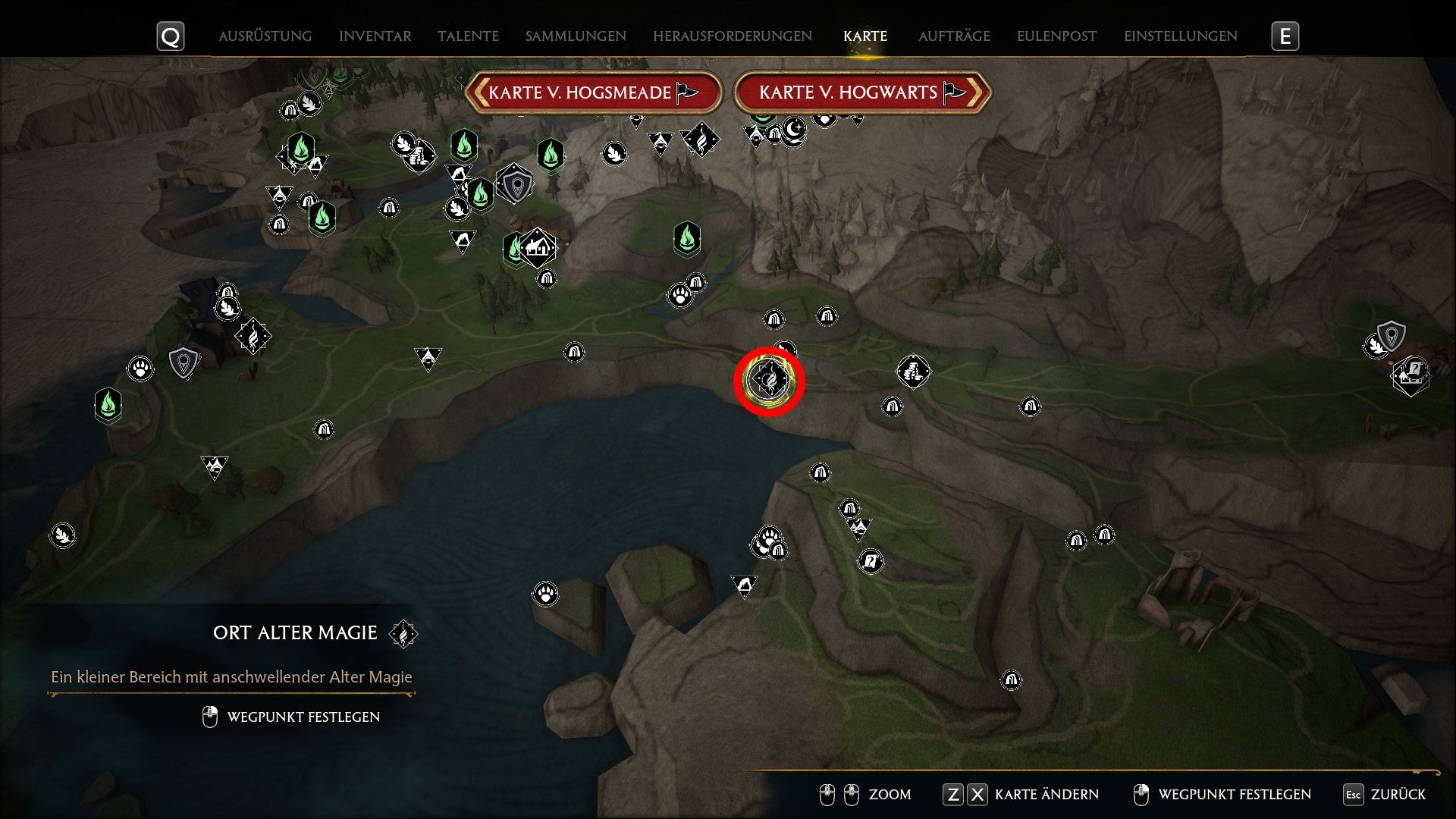Click the stacked coins collectible icon
The image size is (1456, 819).
coord(914,372)
